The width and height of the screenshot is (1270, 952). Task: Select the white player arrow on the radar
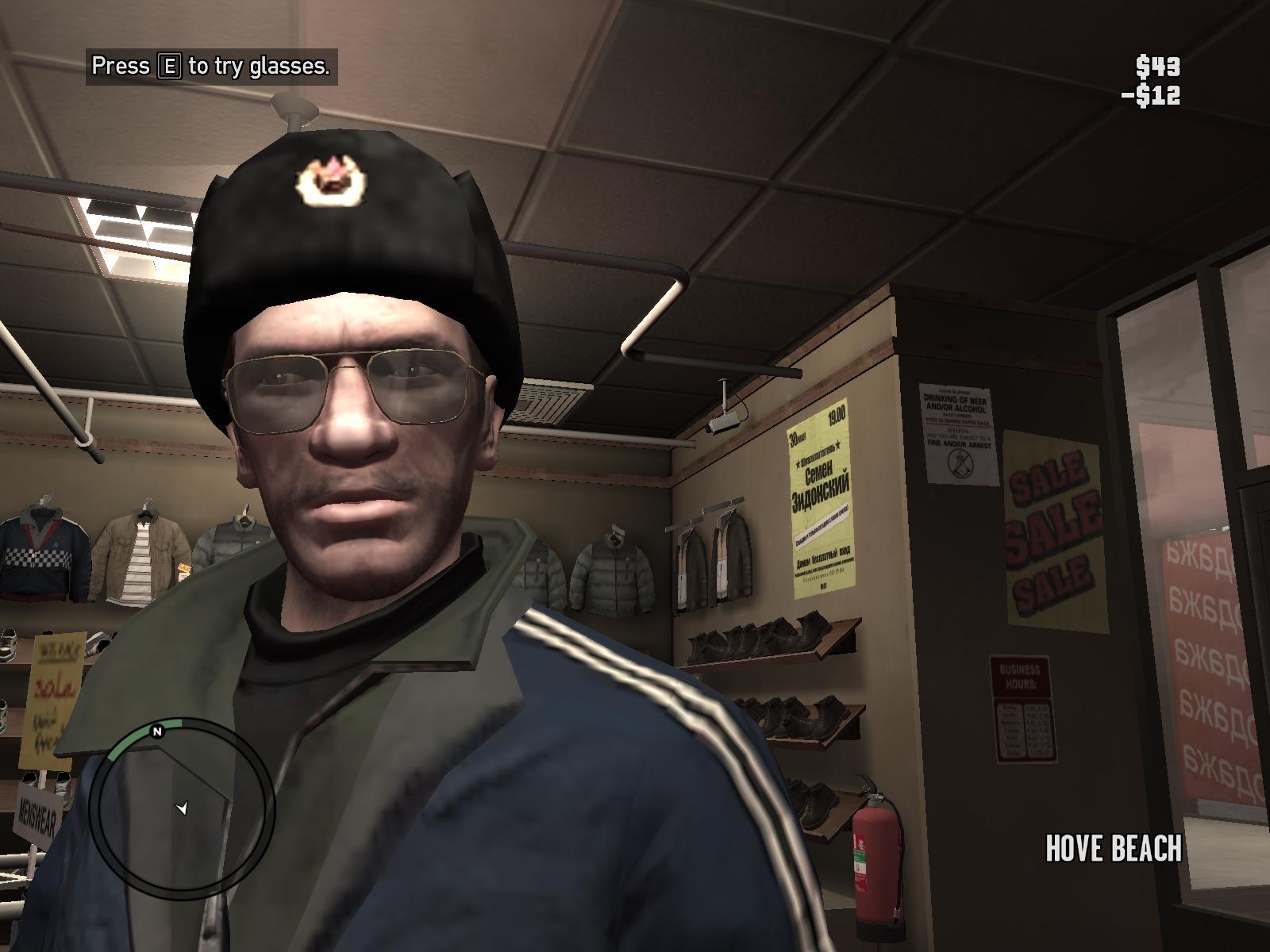coord(183,808)
